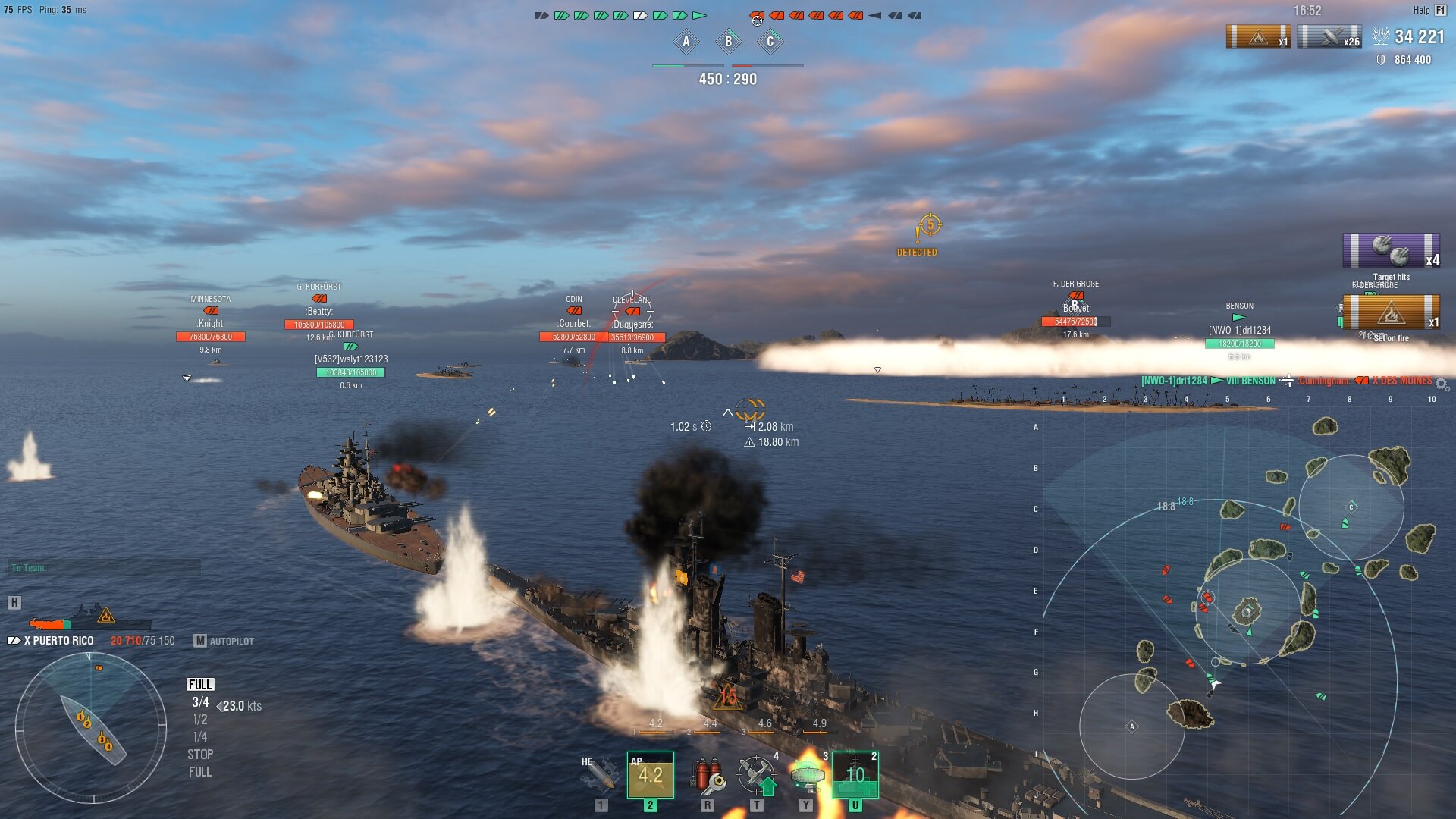
Task: Launch the aircraft consumable with green arrow
Action: coord(757,775)
